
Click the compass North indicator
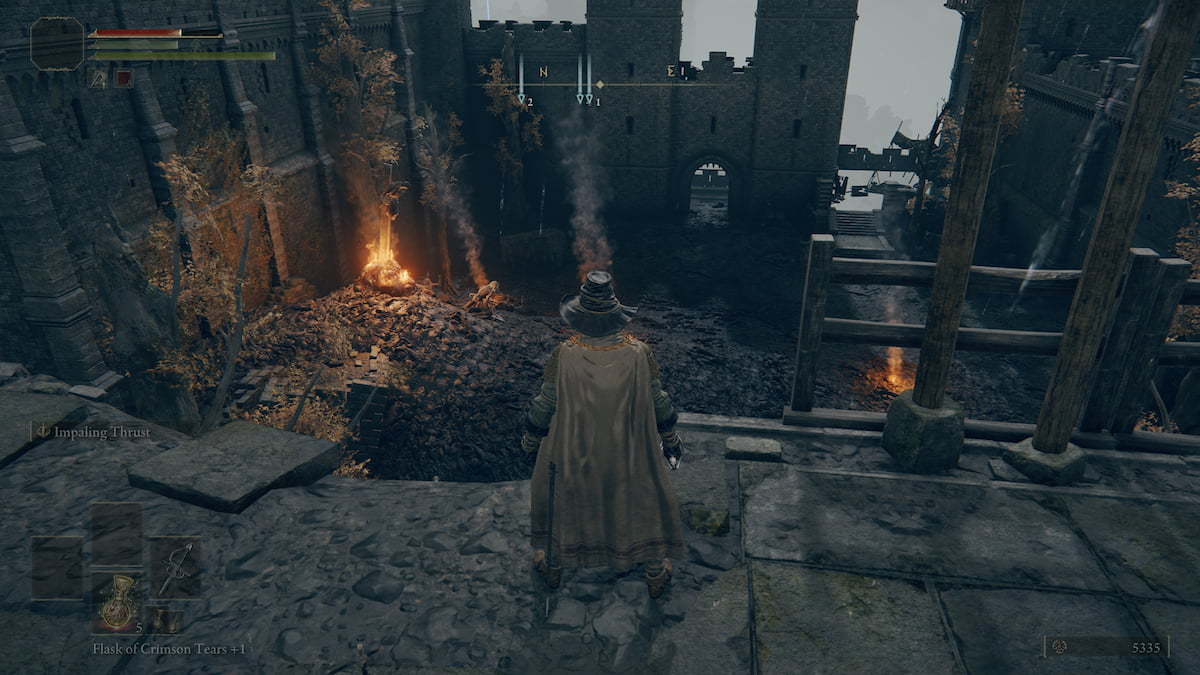tap(543, 72)
